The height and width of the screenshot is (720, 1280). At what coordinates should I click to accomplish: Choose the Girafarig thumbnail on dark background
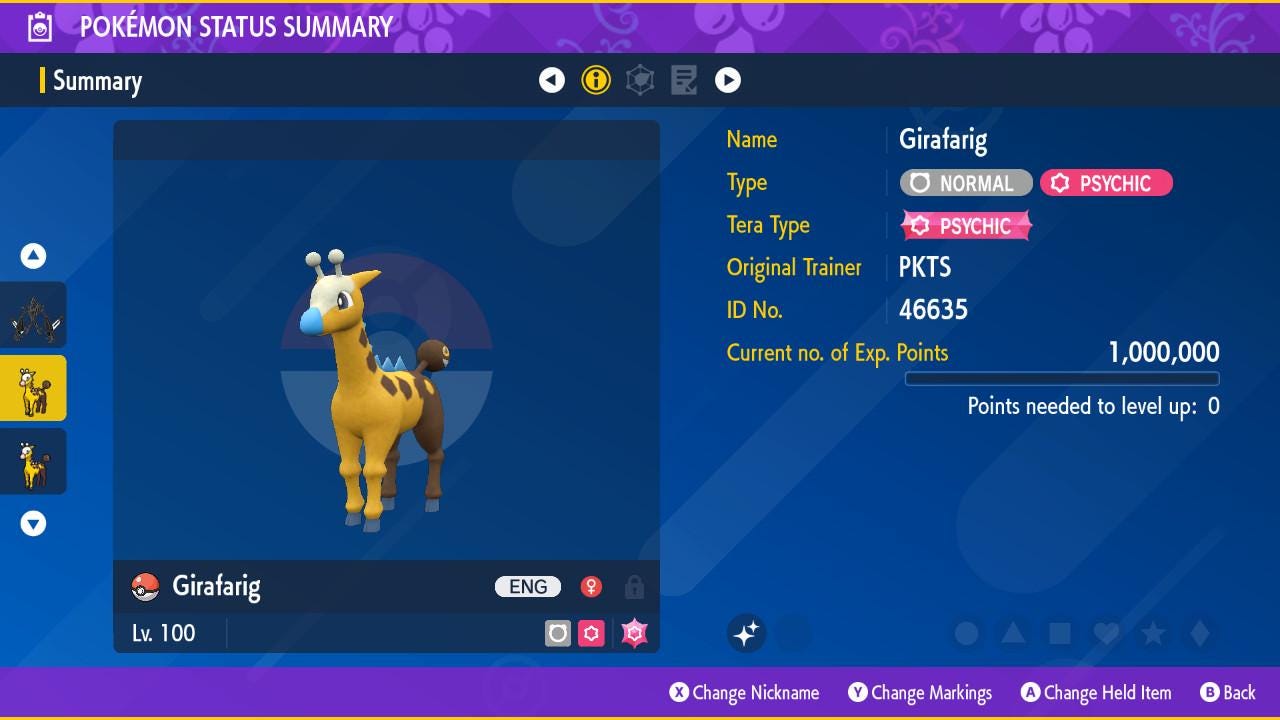pos(34,461)
